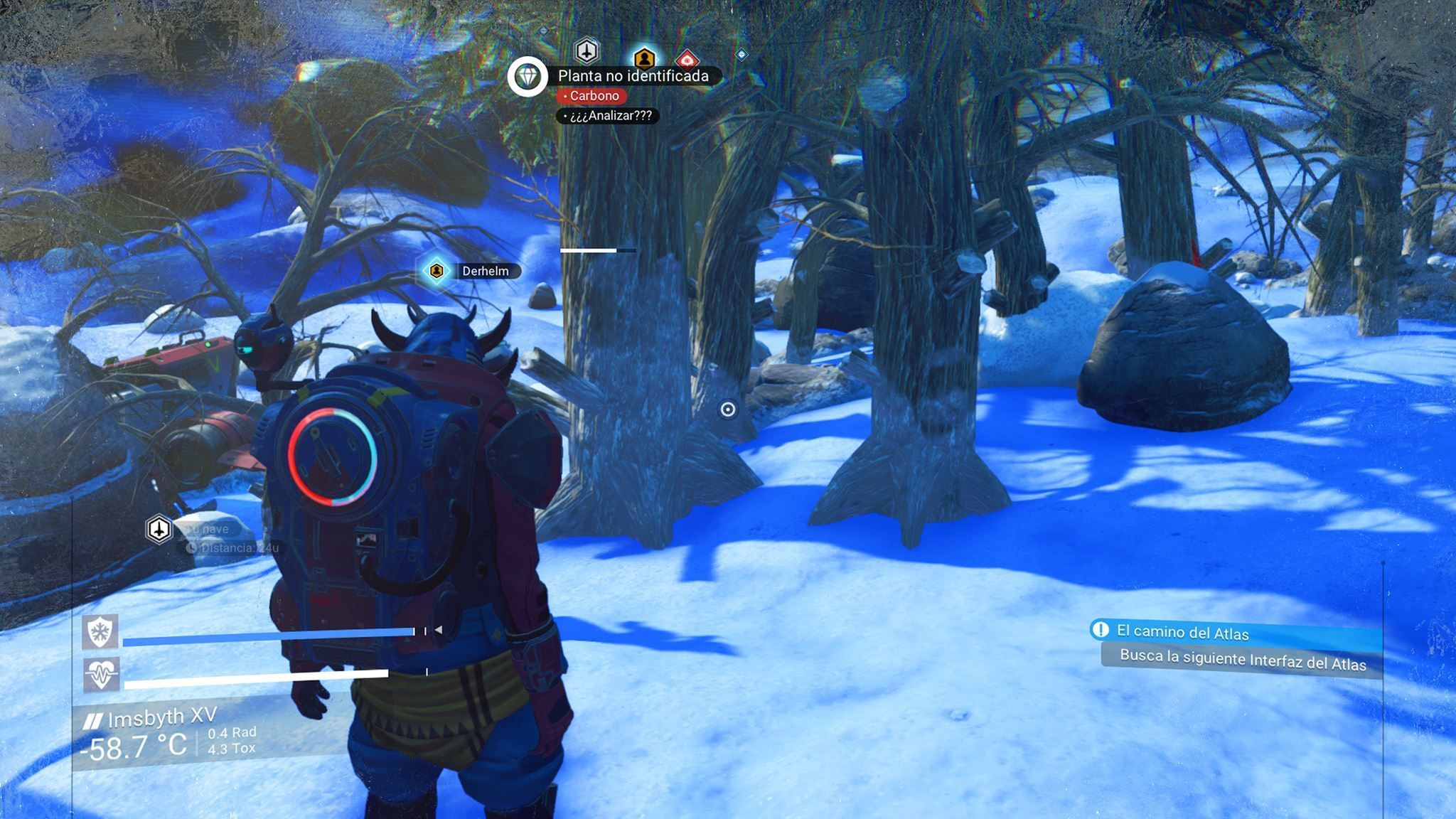Select the diamond scan target icon
The image size is (1456, 819).
click(x=528, y=76)
